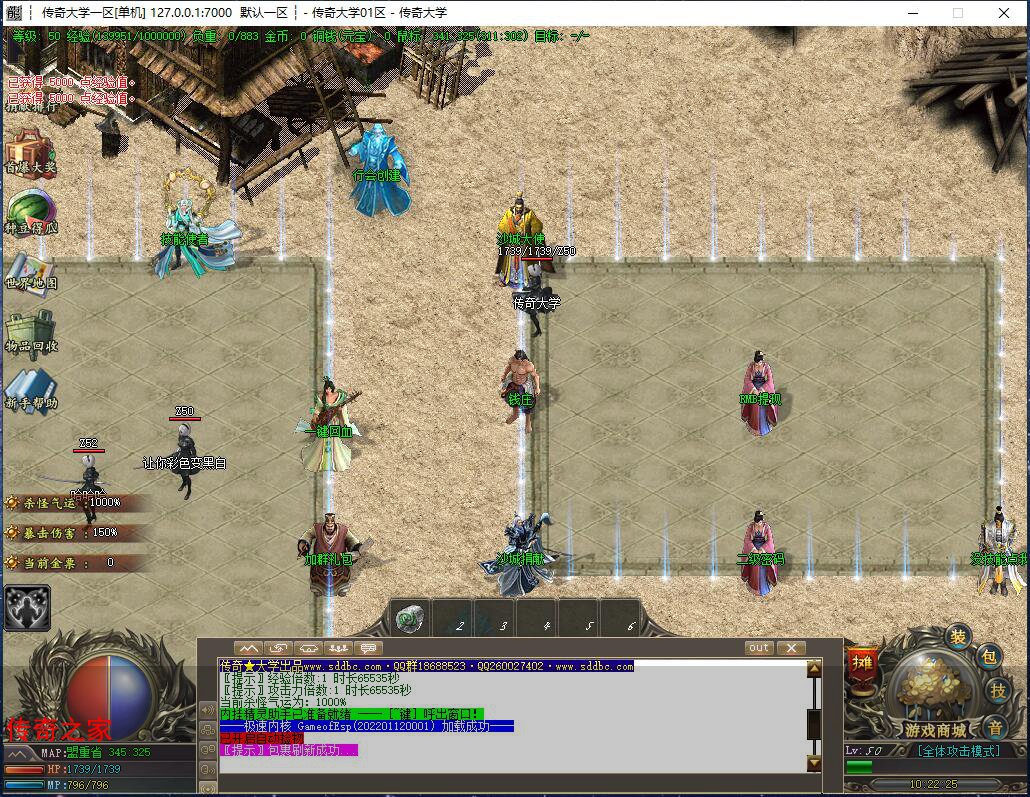Maximize the game window
1030x797 pixels.
pos(957,13)
